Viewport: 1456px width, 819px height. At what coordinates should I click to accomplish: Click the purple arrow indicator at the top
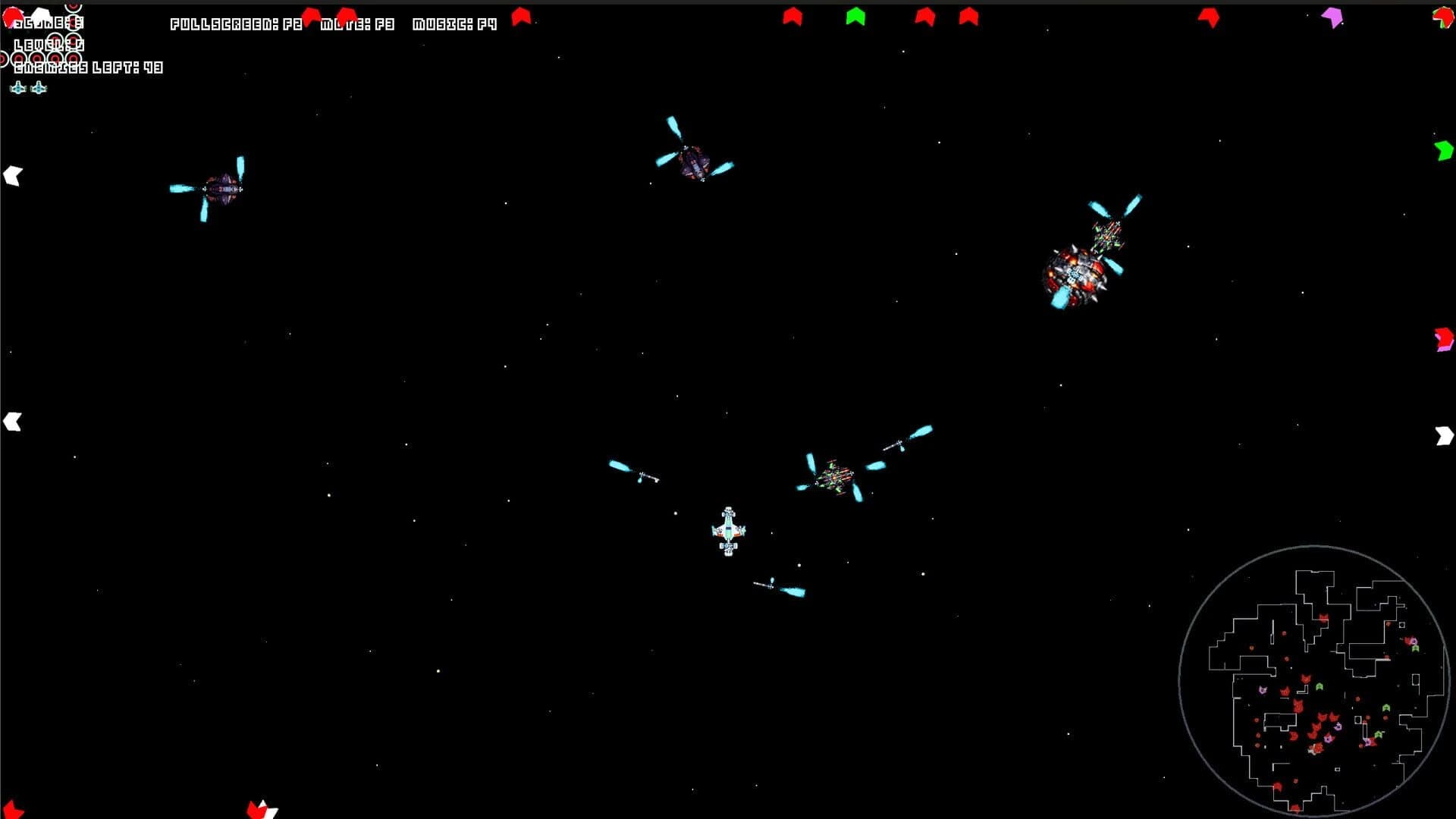click(x=1332, y=16)
